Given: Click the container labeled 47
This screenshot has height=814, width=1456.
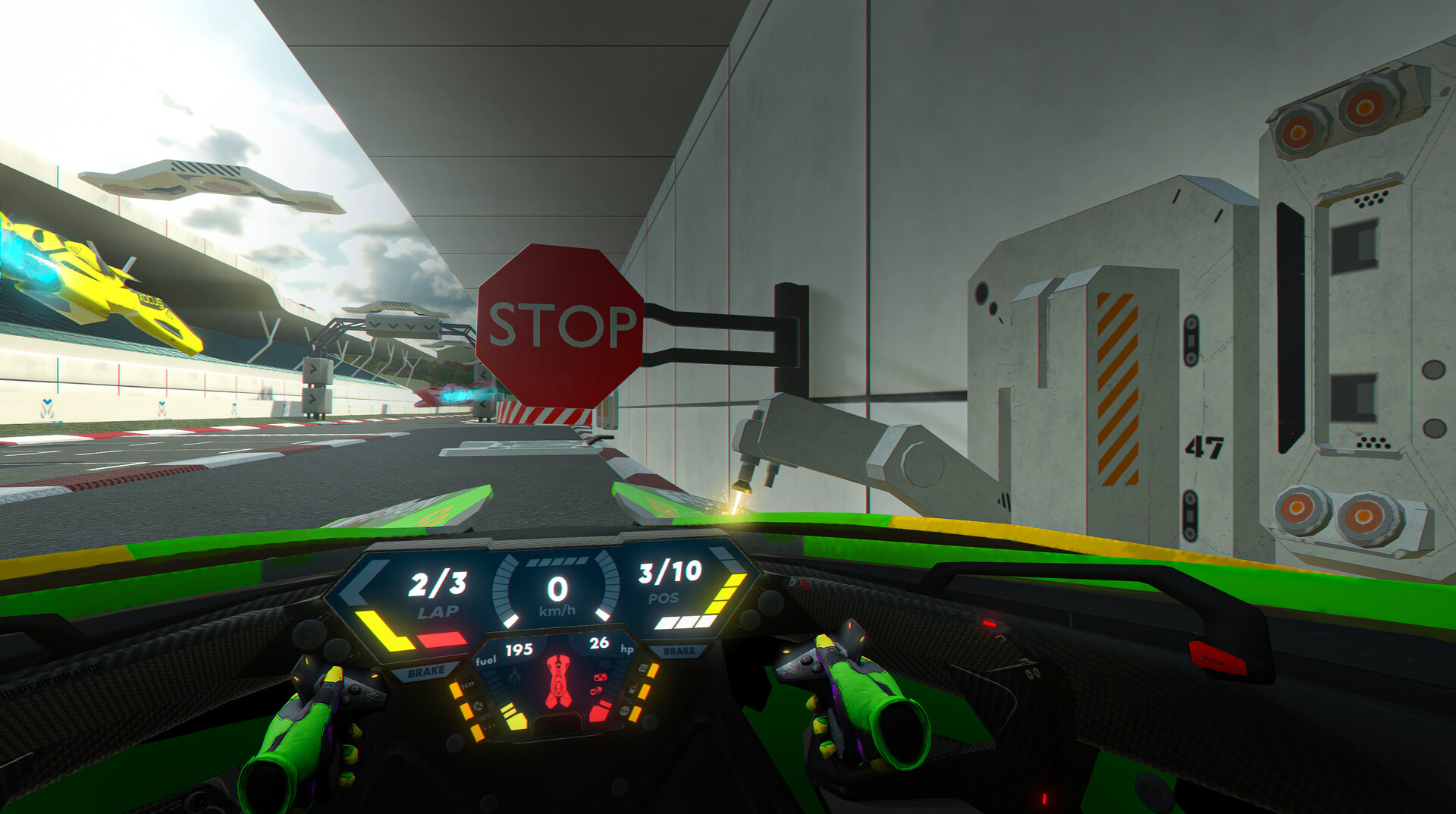Looking at the screenshot, I should [x=1206, y=448].
